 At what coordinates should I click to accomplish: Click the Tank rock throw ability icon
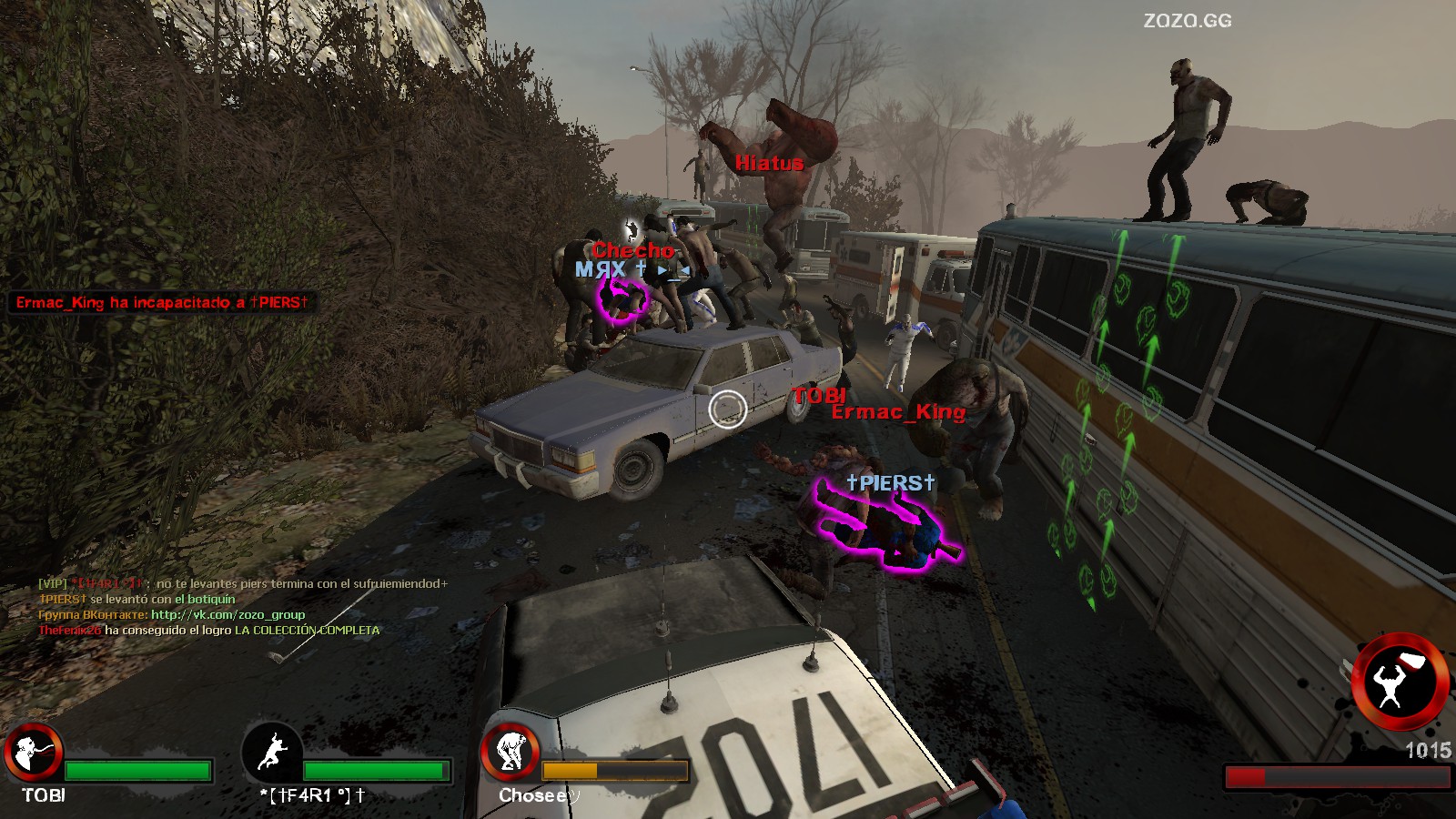point(1399,682)
